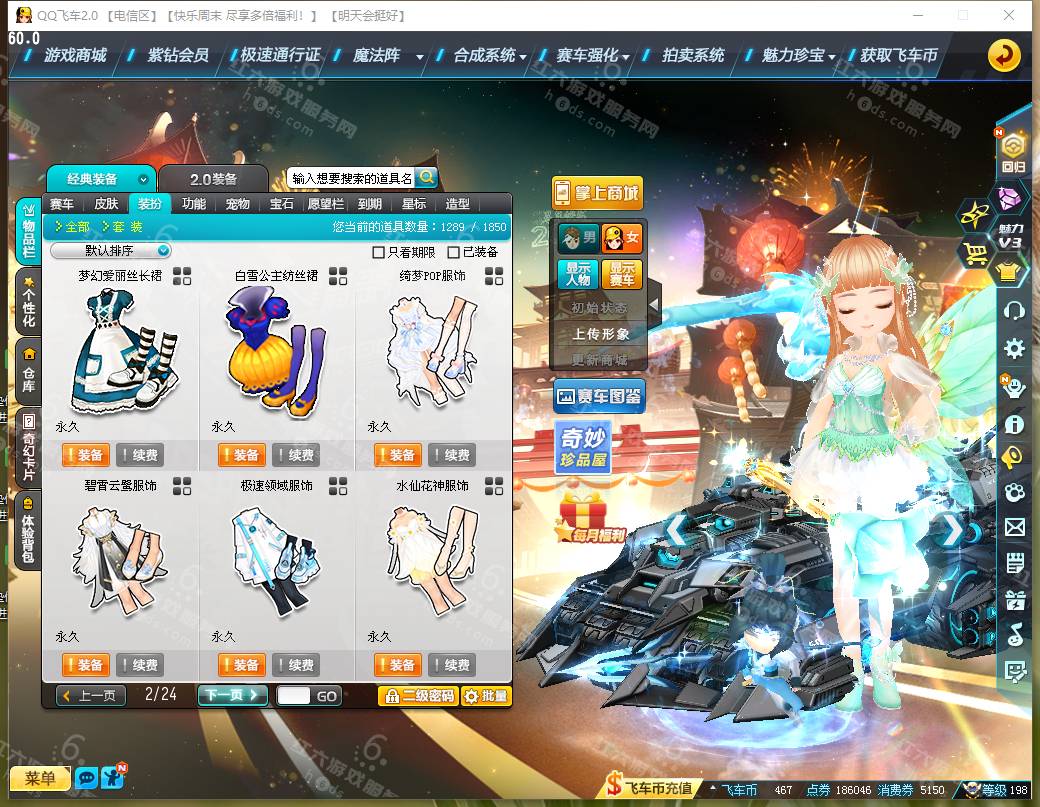Switch to the 宝石 tab

tap(282, 204)
